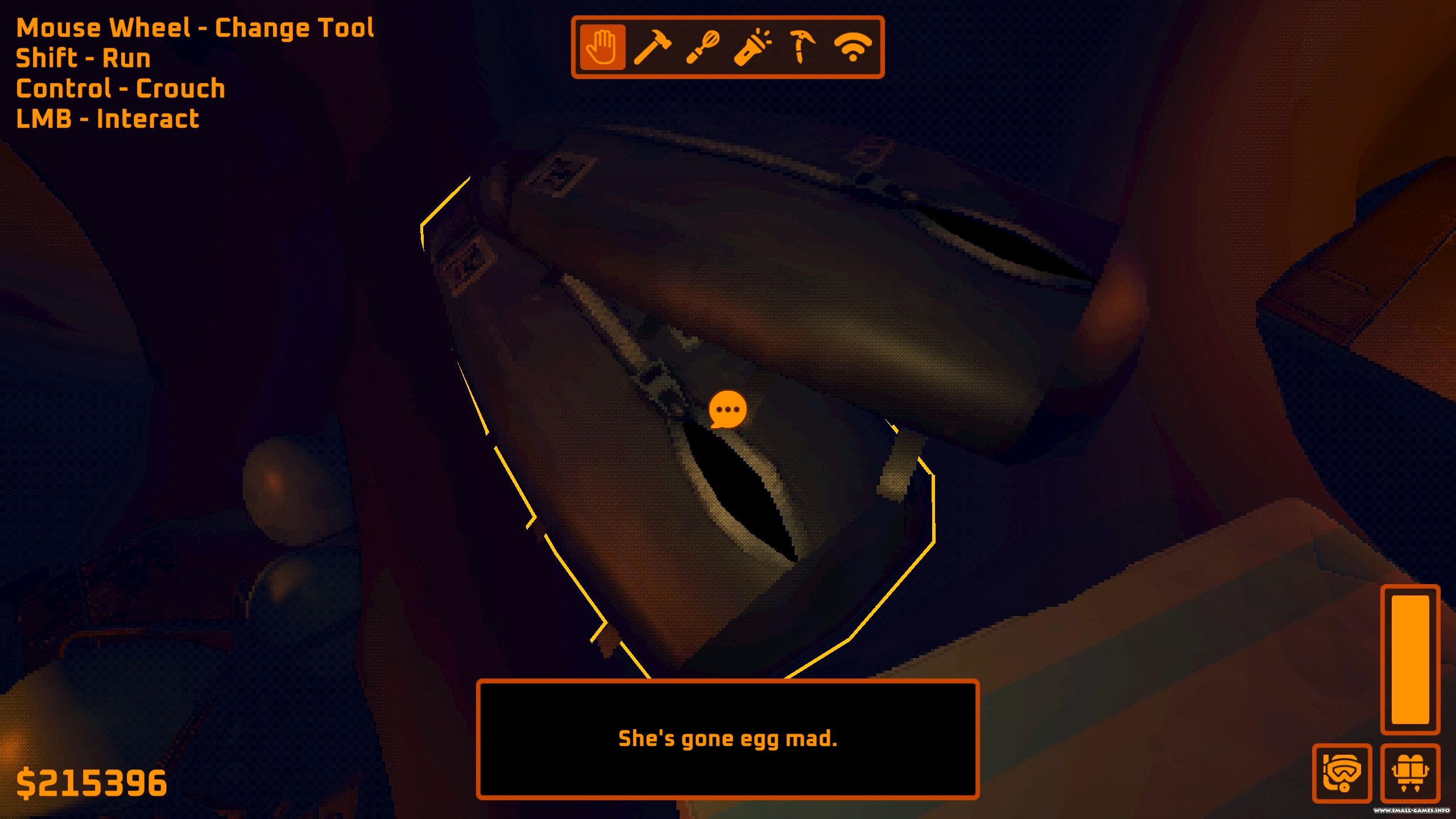
Task: Click the speech bubble talk prompt
Action: (x=727, y=409)
